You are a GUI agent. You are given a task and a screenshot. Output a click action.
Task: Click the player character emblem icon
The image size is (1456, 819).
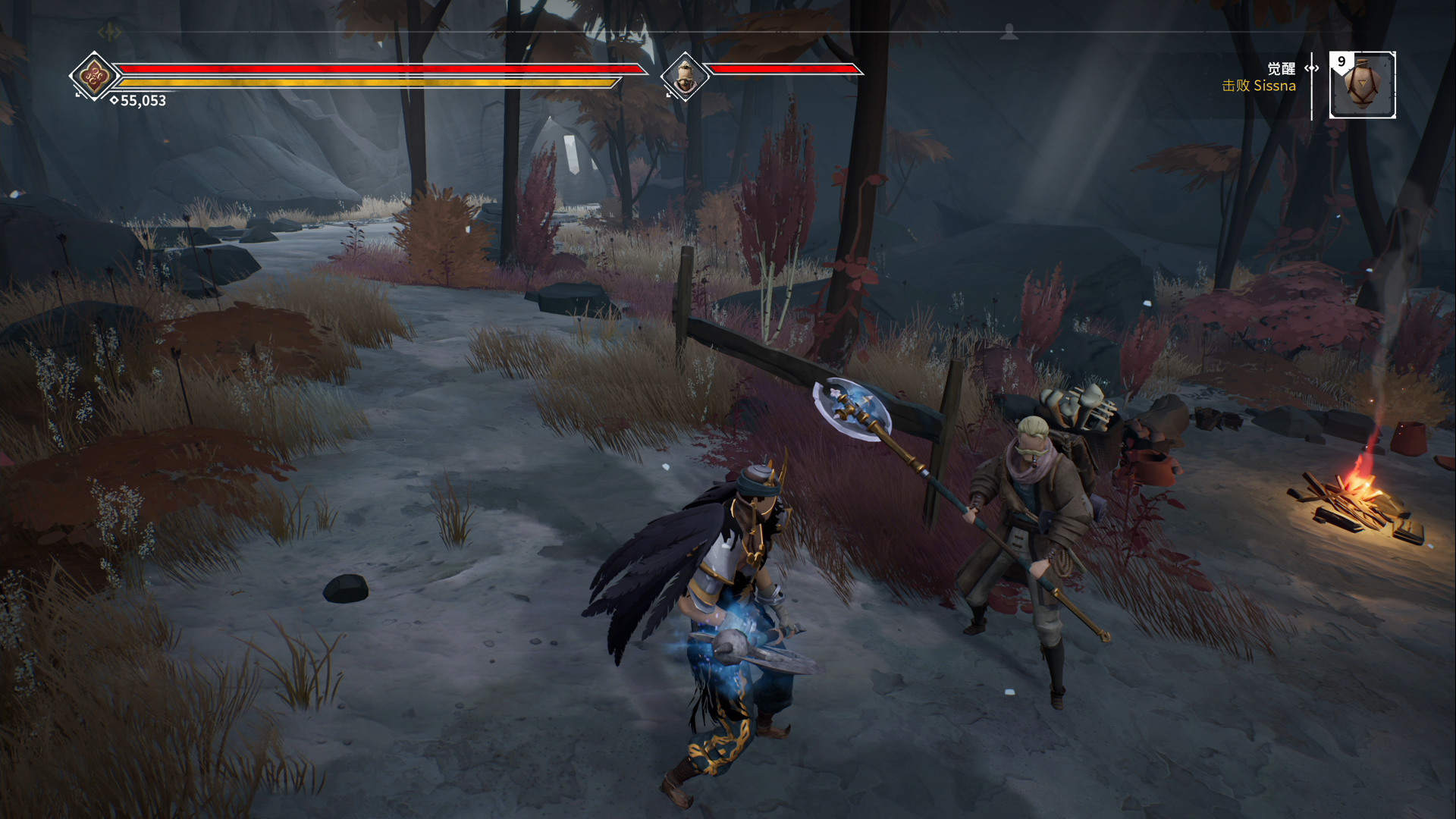point(93,75)
